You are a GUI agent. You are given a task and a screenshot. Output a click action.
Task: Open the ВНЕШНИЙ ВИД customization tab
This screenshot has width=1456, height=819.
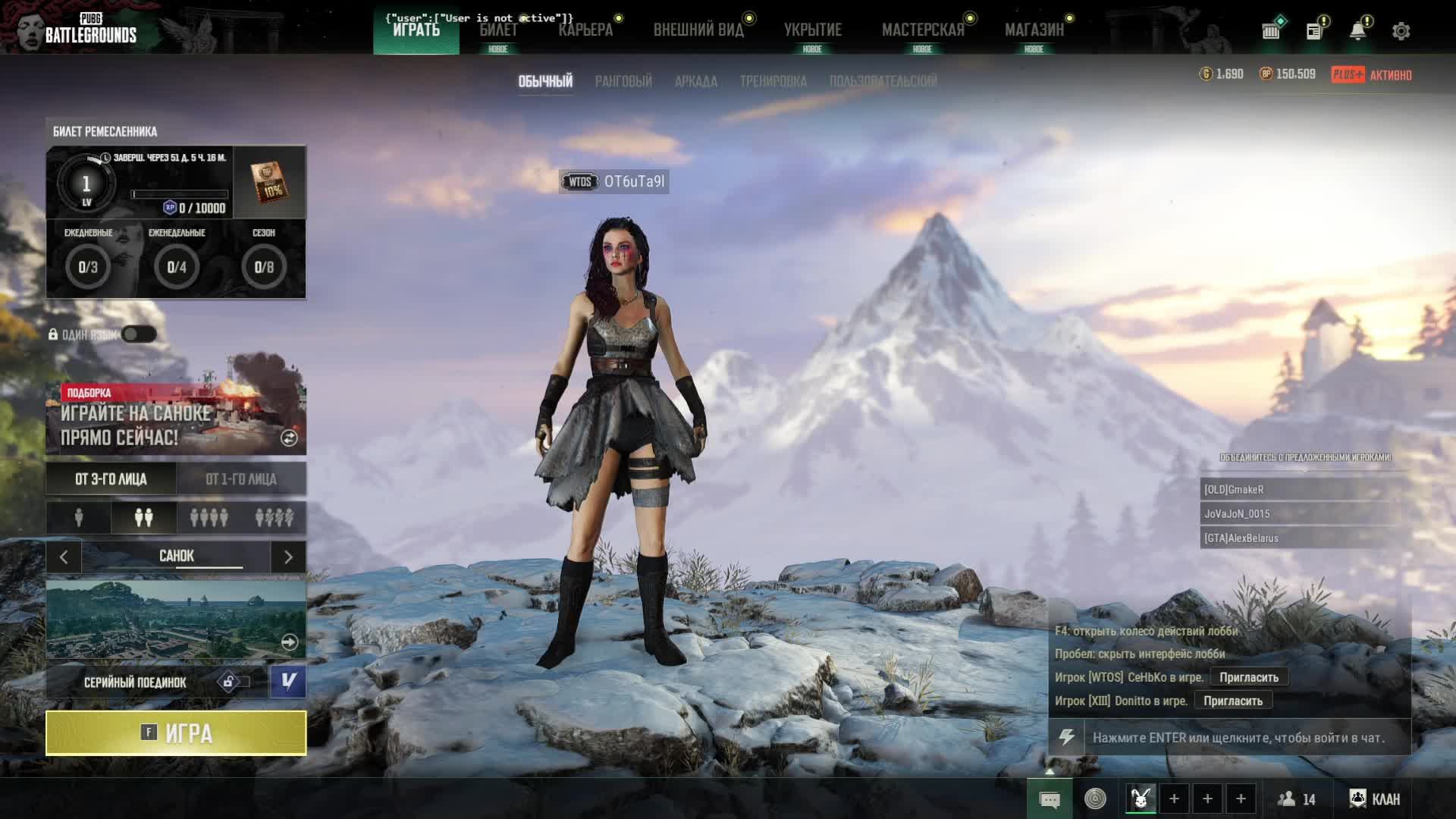(698, 30)
